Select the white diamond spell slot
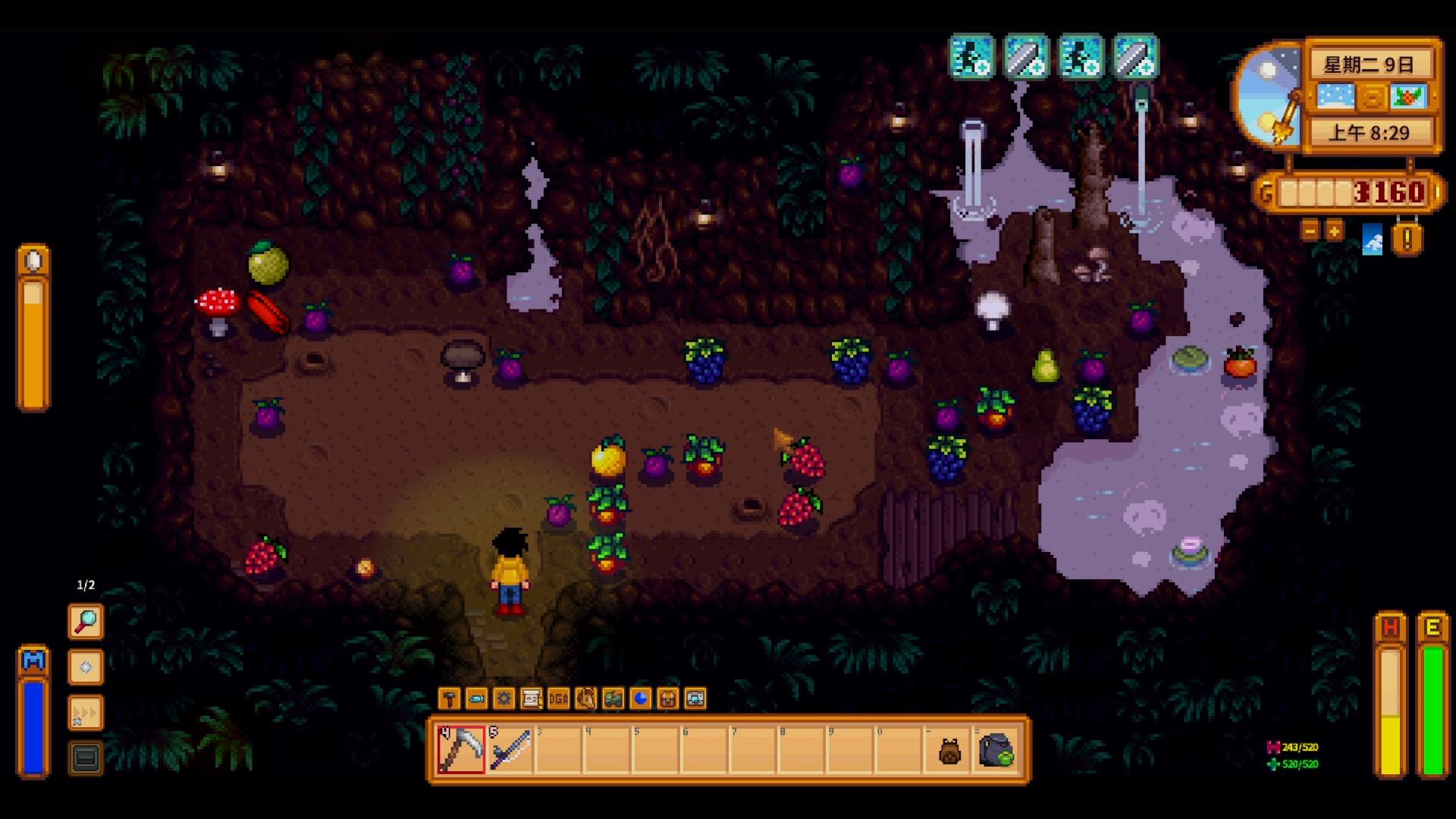The image size is (1456, 819). (86, 667)
